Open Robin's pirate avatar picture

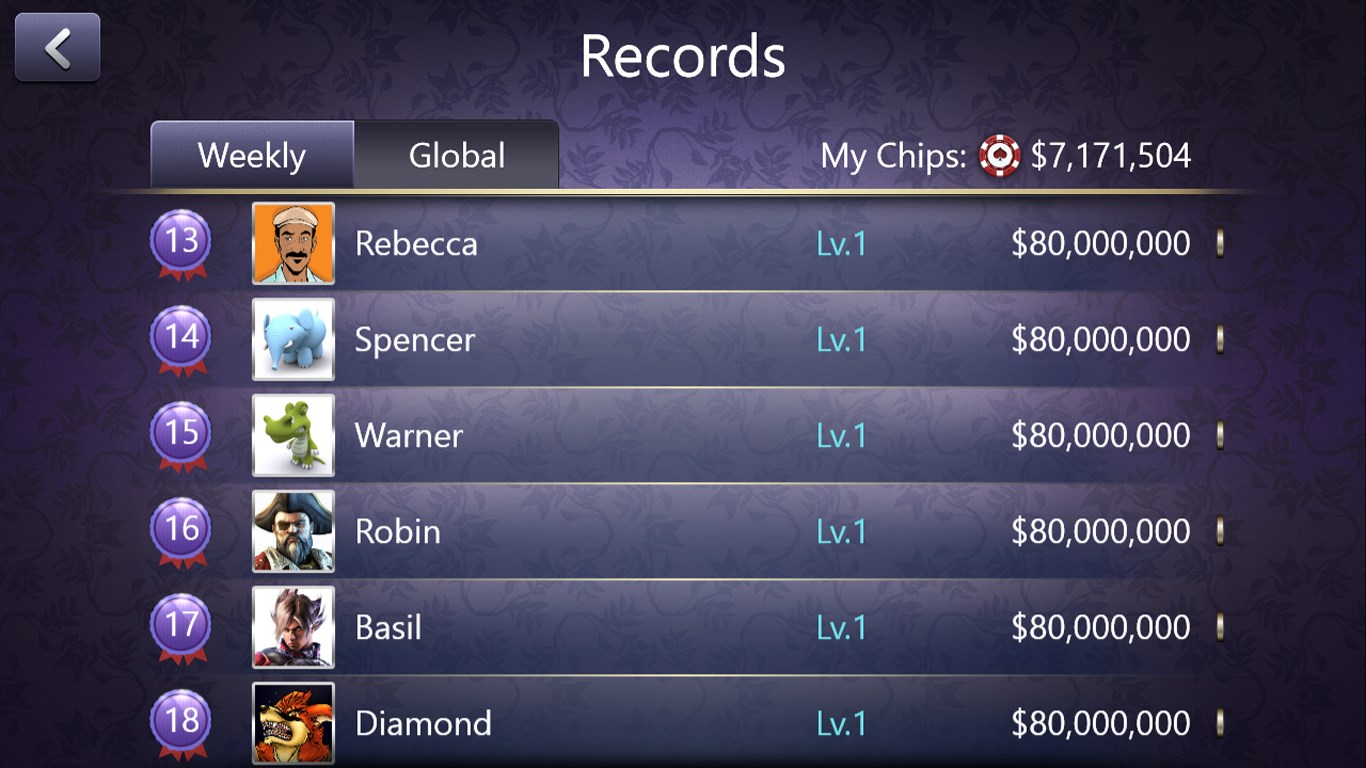coord(292,531)
